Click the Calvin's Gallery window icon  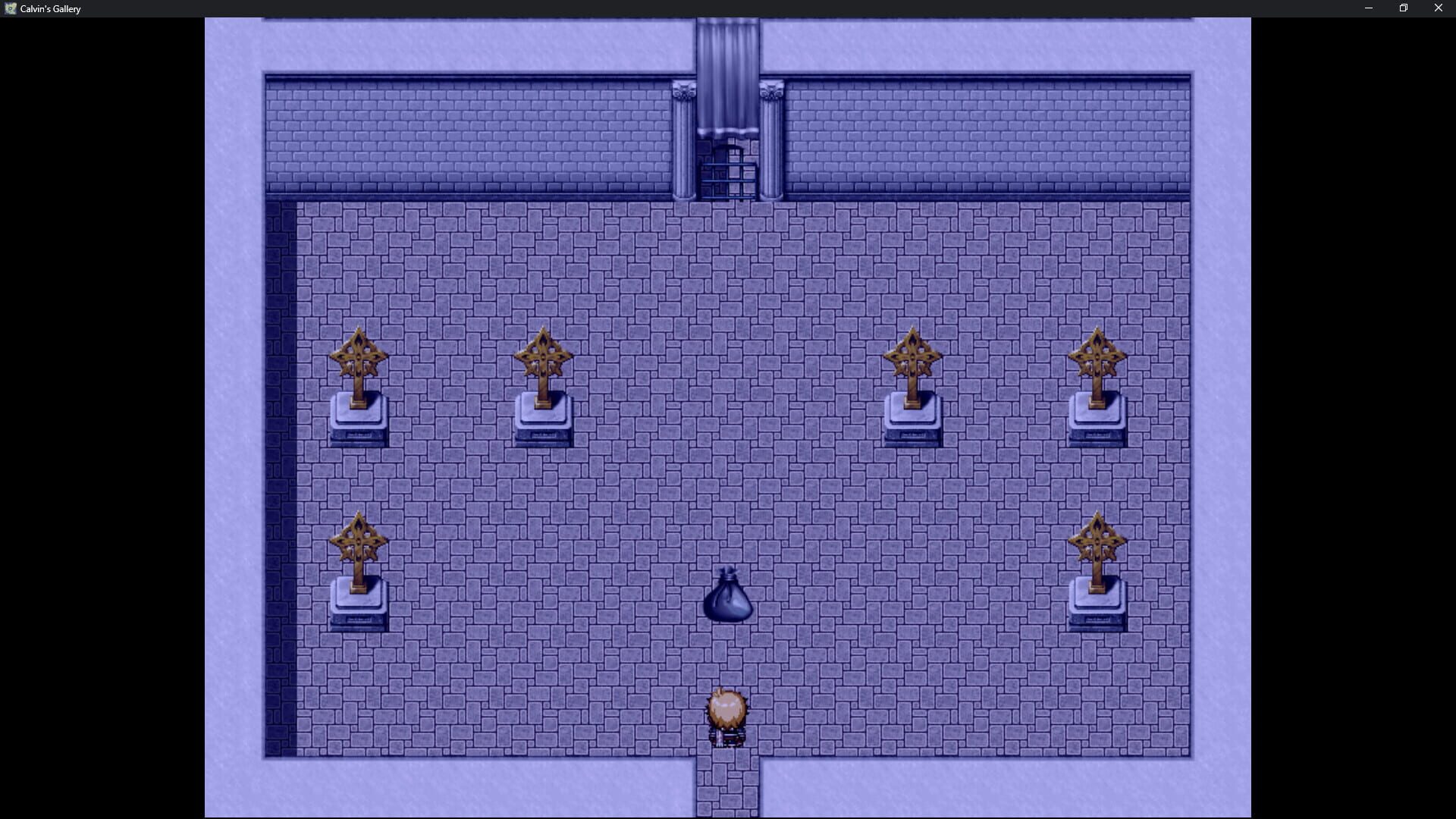point(12,8)
